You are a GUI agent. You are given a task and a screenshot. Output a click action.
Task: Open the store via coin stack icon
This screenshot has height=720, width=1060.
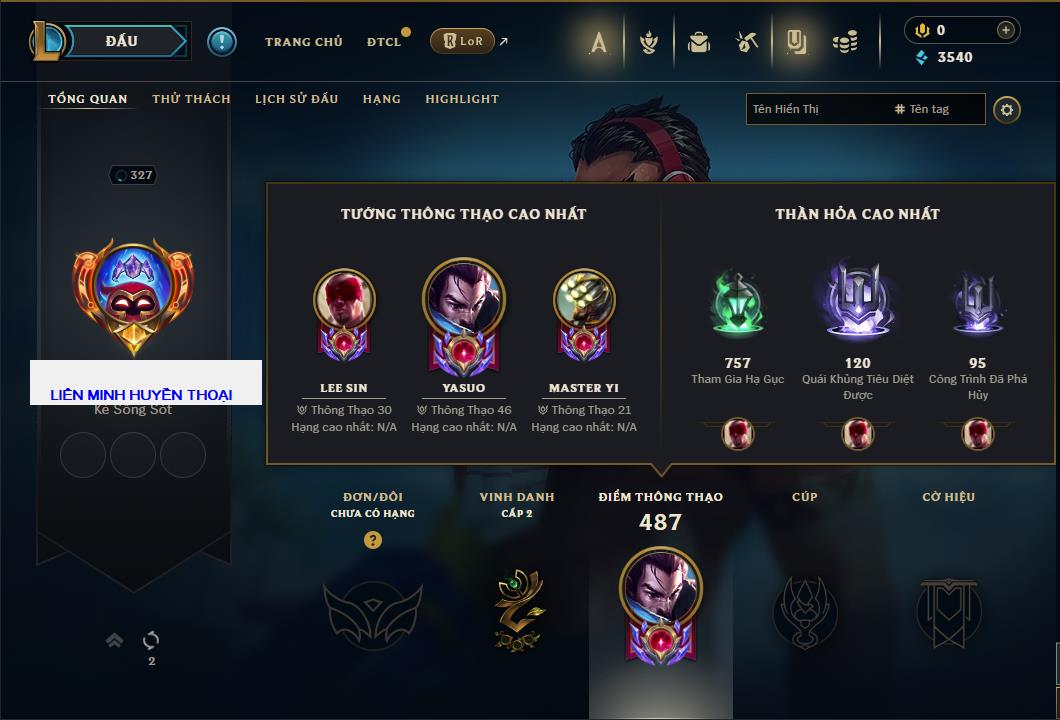point(845,42)
